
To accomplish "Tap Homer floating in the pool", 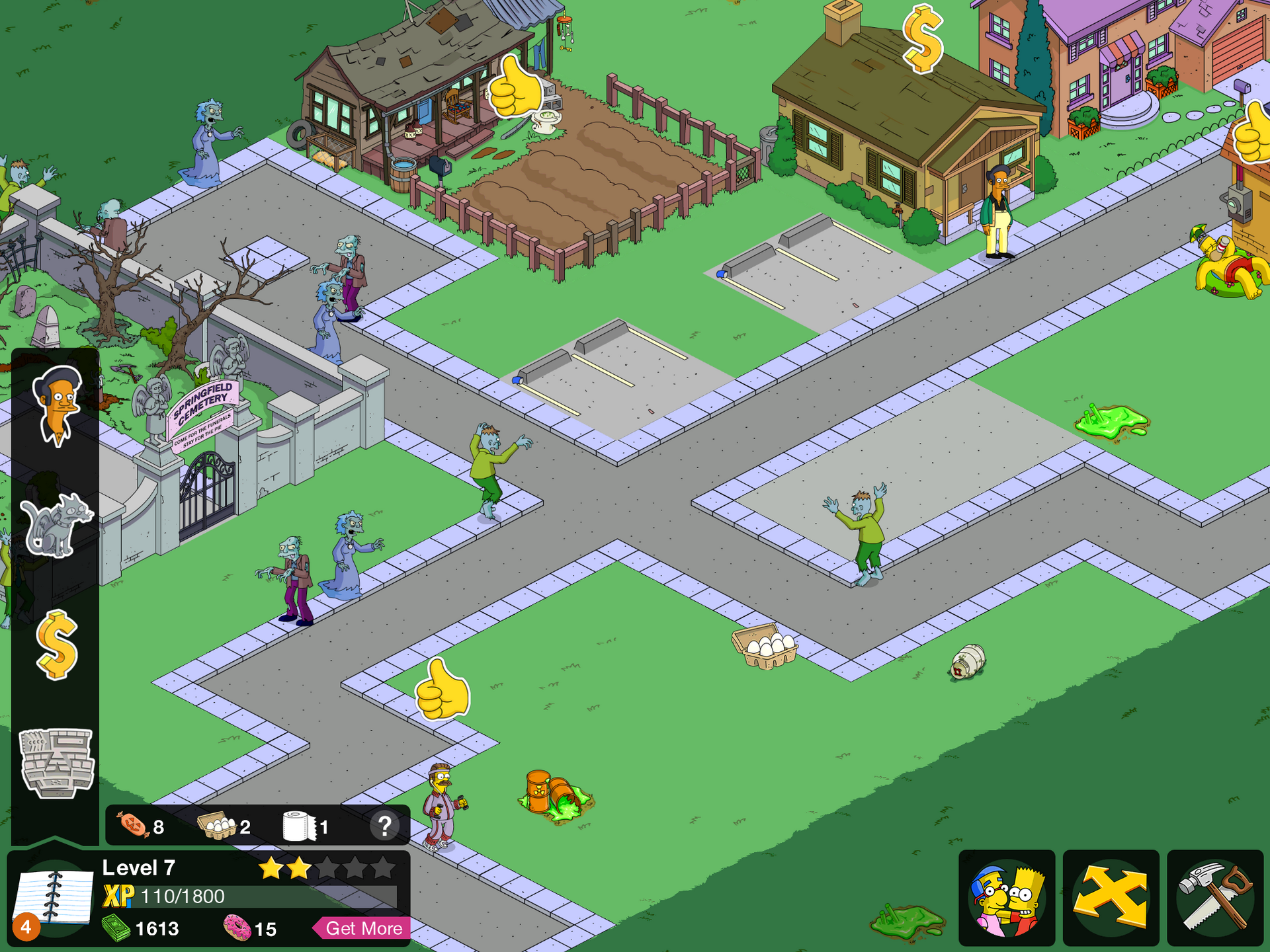I will tap(1229, 270).
